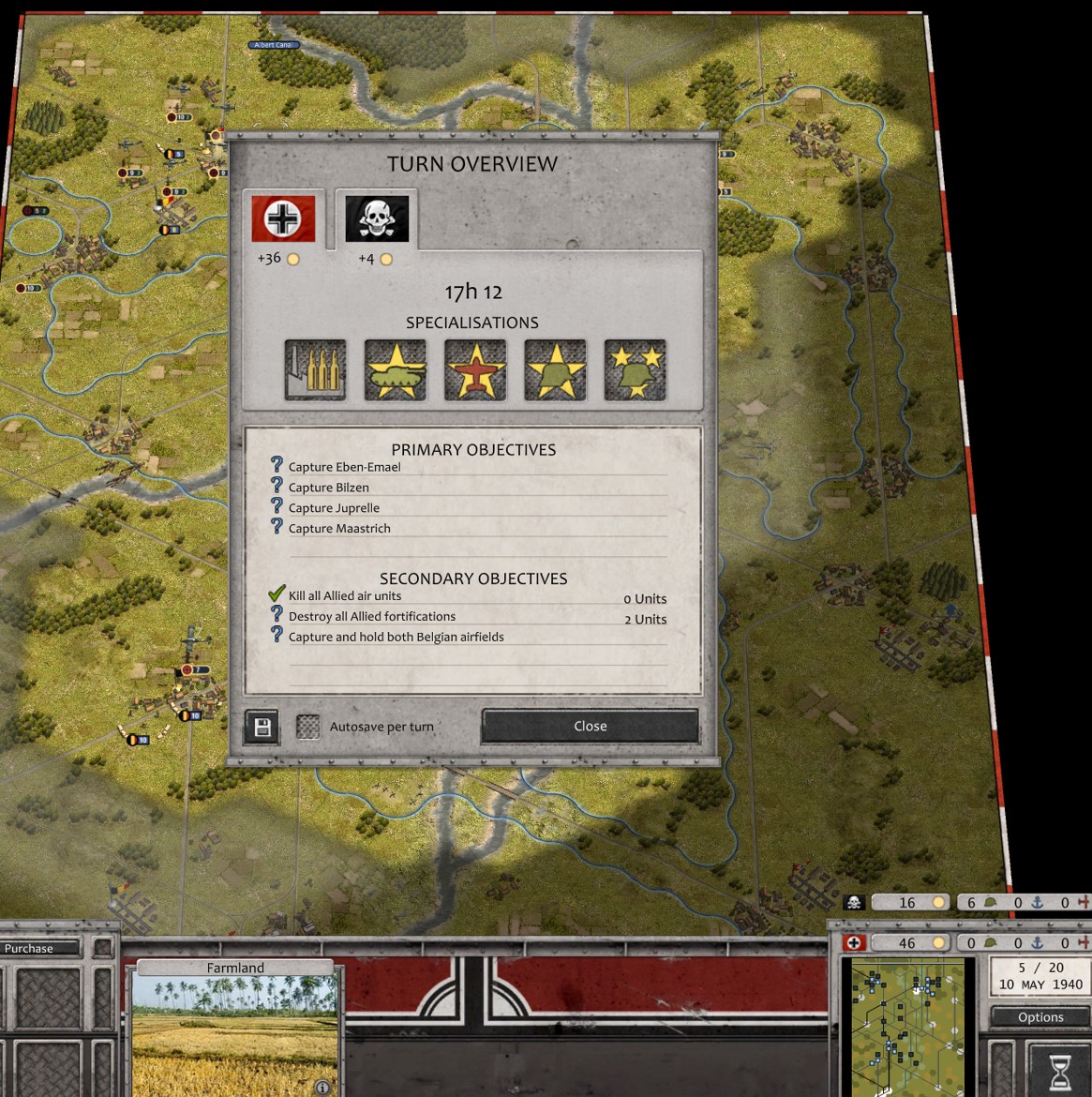
Task: Click the floppy disk save button
Action: 262,727
